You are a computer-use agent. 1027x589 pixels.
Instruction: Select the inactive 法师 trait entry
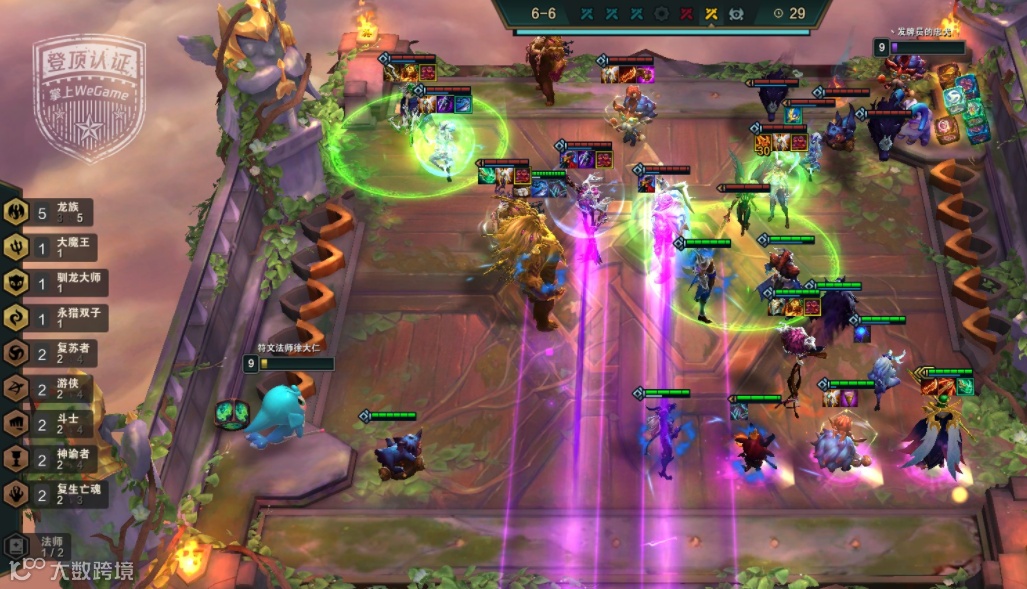point(40,546)
